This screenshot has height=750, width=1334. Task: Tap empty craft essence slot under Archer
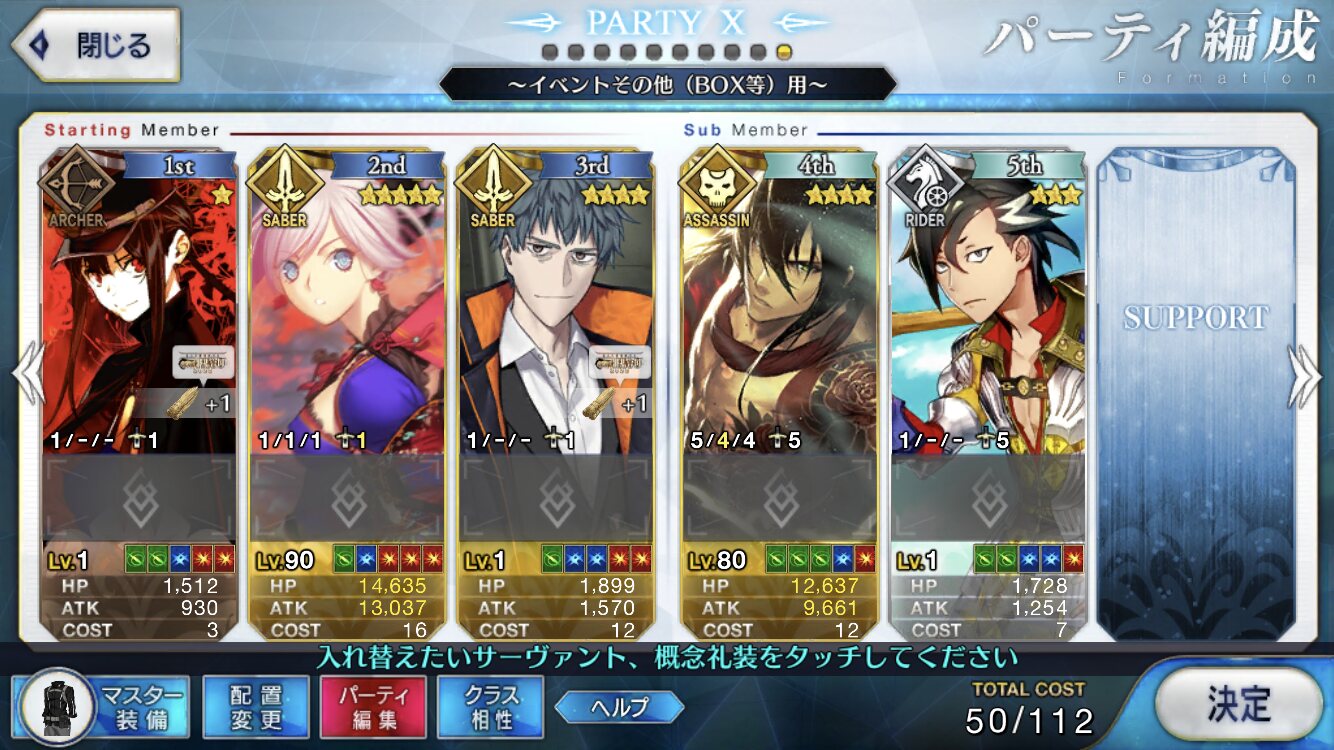click(x=140, y=497)
